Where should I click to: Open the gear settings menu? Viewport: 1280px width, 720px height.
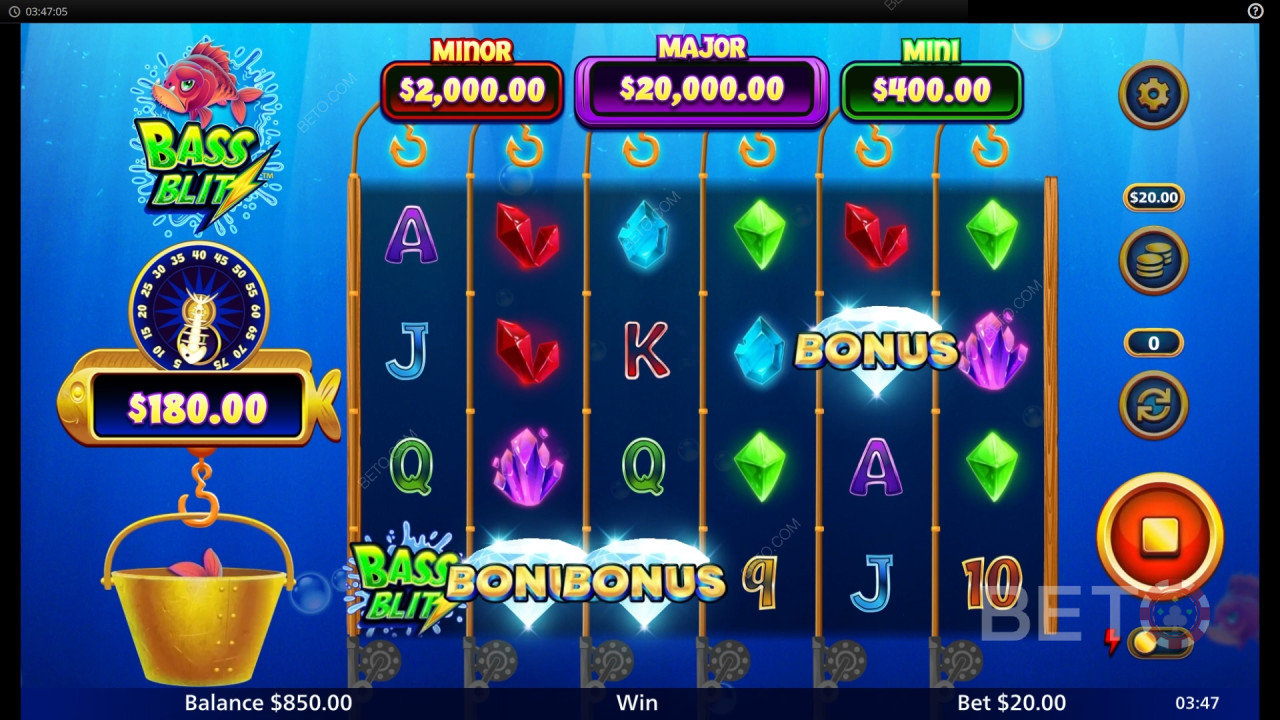tap(1153, 95)
